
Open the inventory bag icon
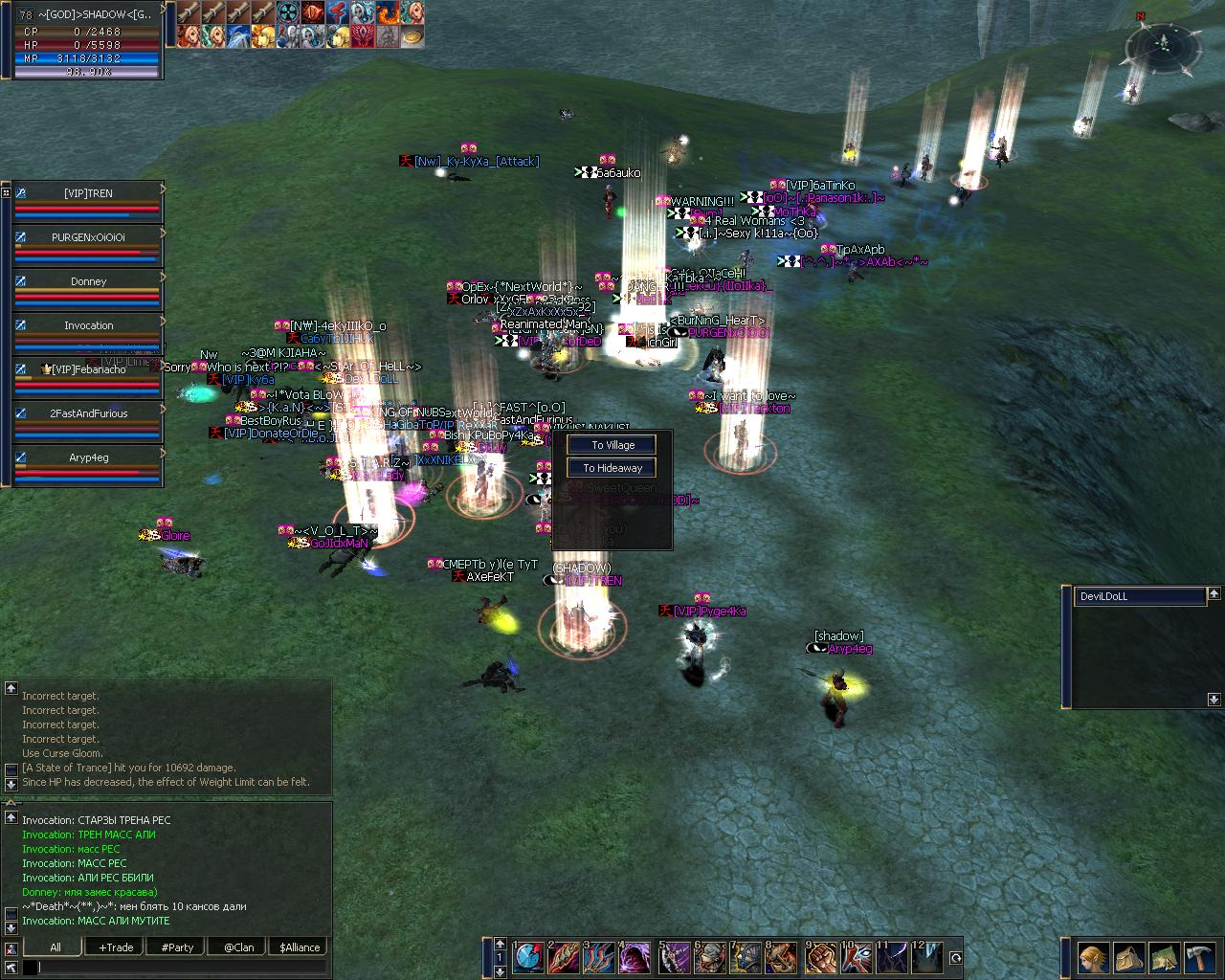pos(1128,958)
